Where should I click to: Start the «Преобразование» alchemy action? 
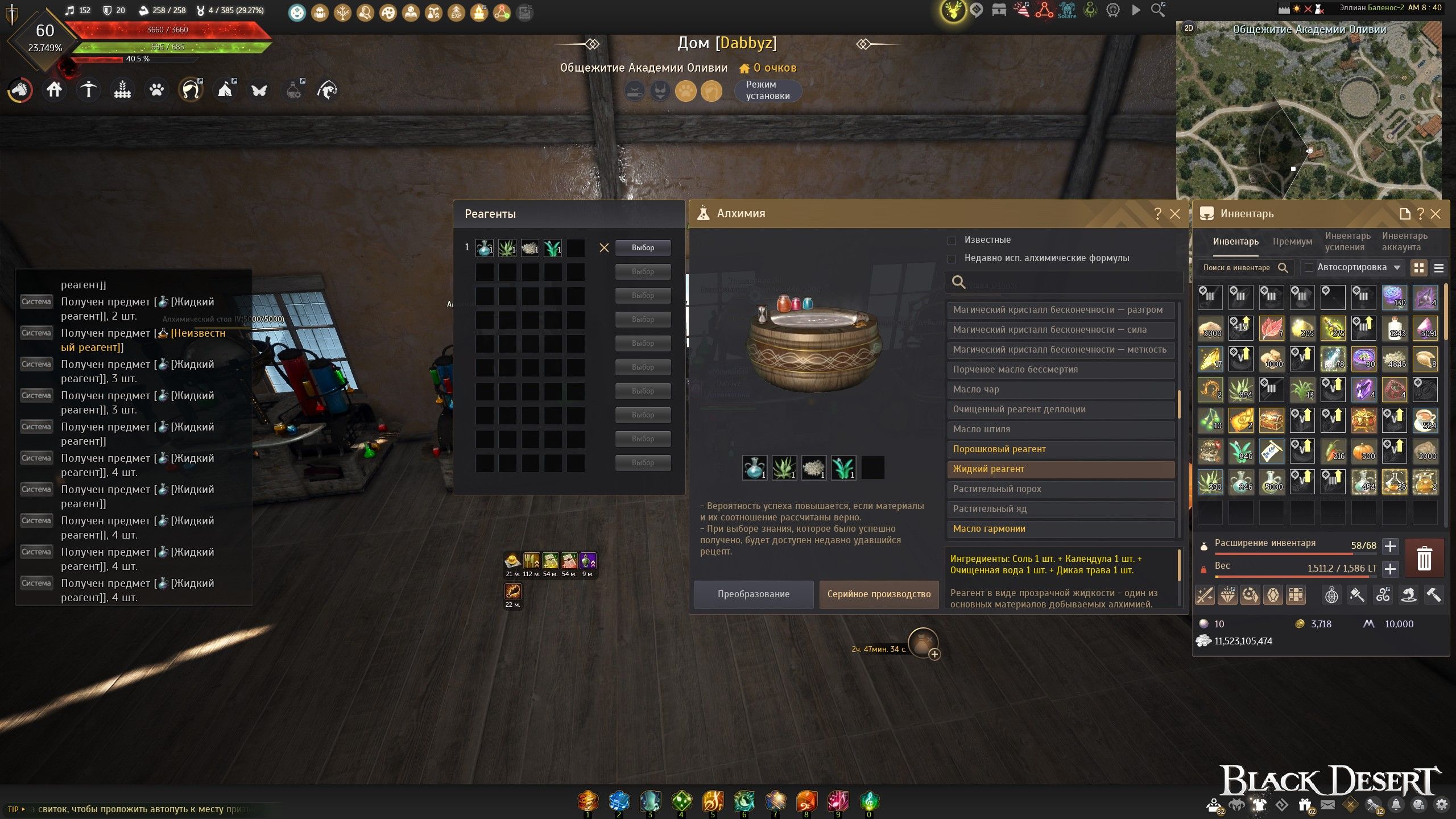tap(753, 594)
